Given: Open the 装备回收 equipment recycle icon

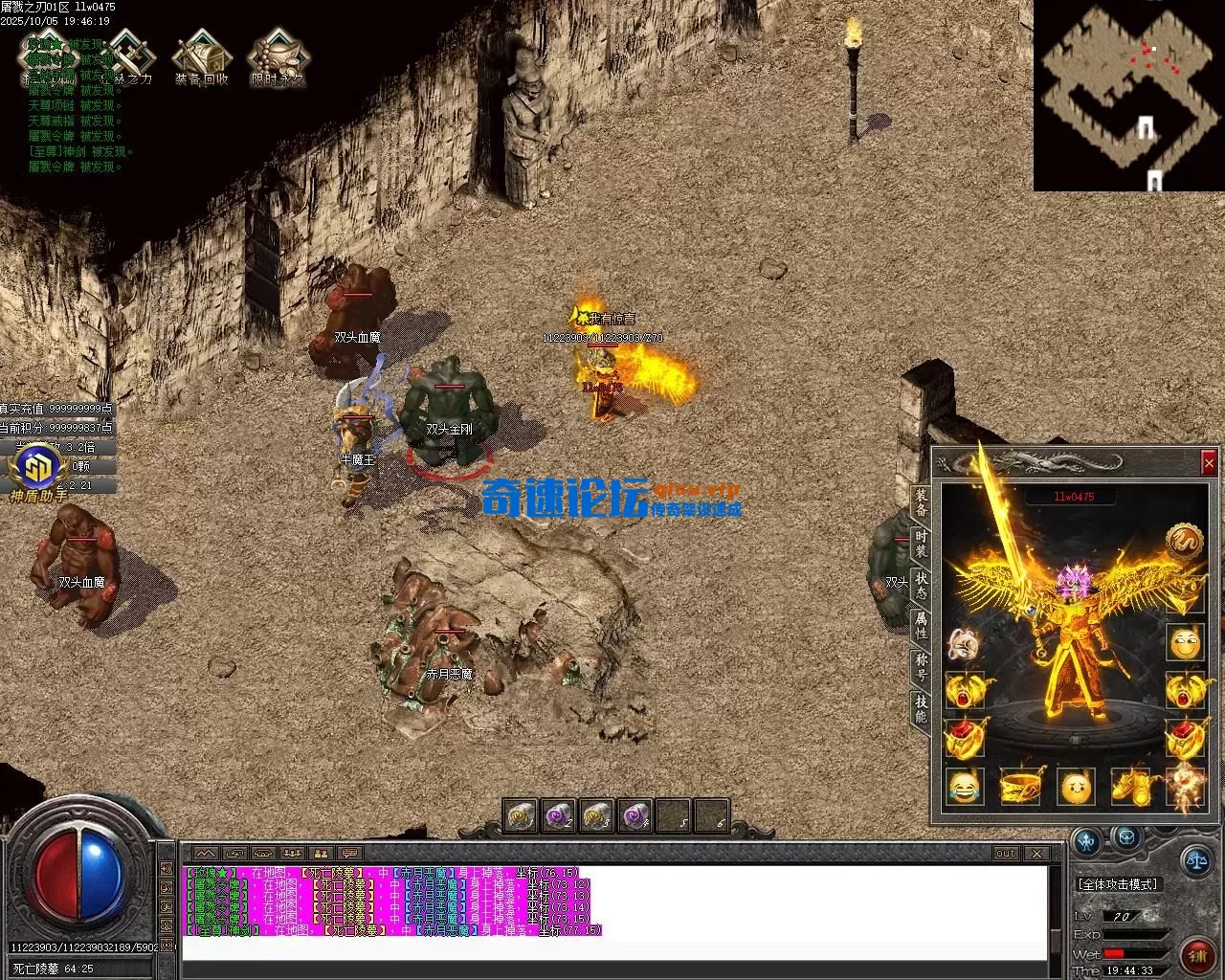Looking at the screenshot, I should (x=201, y=56).
